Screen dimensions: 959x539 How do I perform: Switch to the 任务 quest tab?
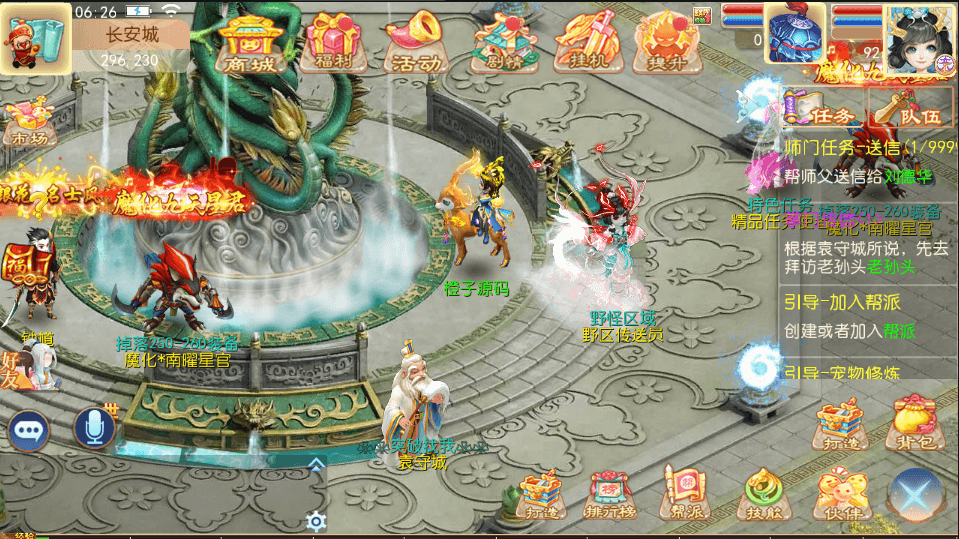819,108
